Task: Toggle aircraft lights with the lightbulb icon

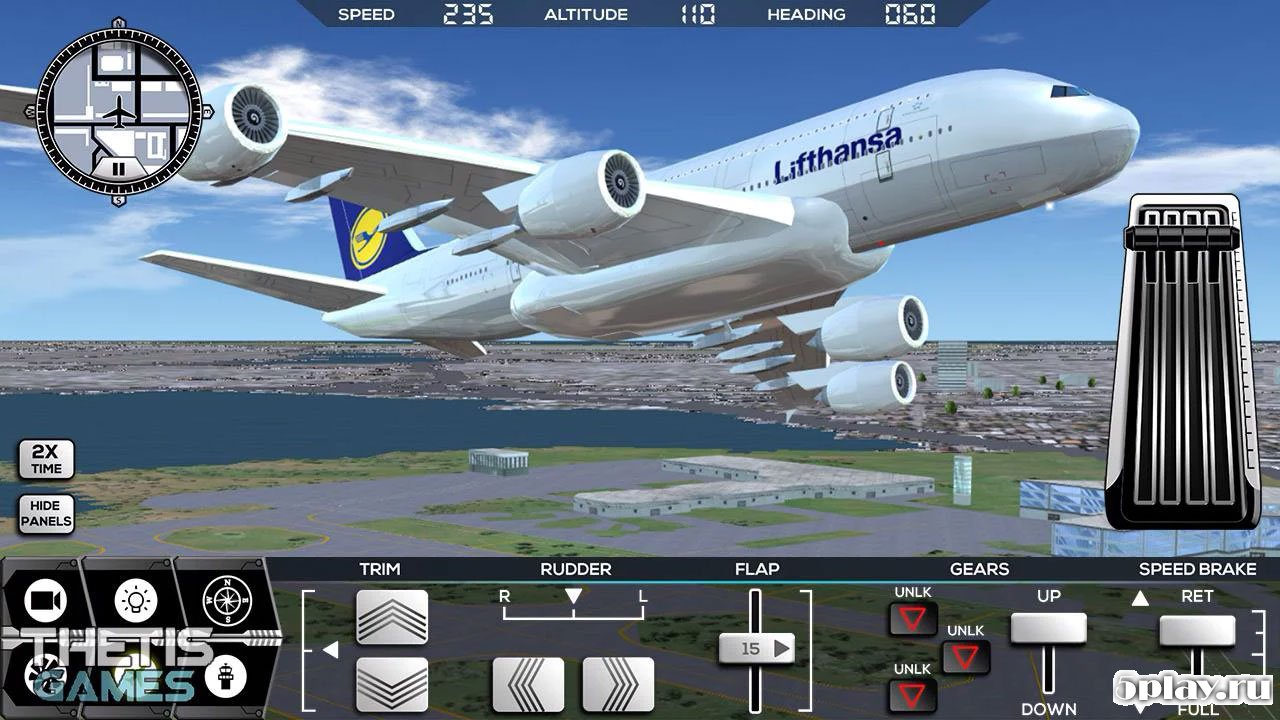Action: (x=135, y=598)
